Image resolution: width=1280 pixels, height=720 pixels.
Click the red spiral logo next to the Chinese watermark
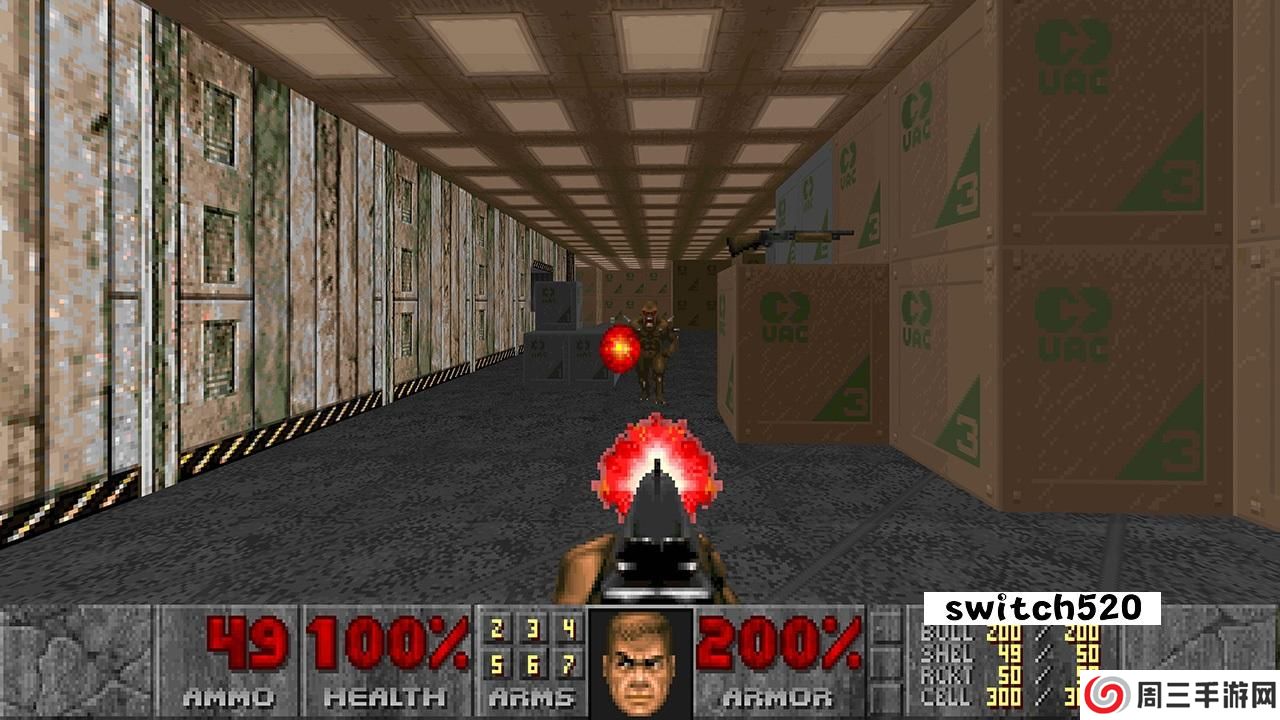(1105, 692)
